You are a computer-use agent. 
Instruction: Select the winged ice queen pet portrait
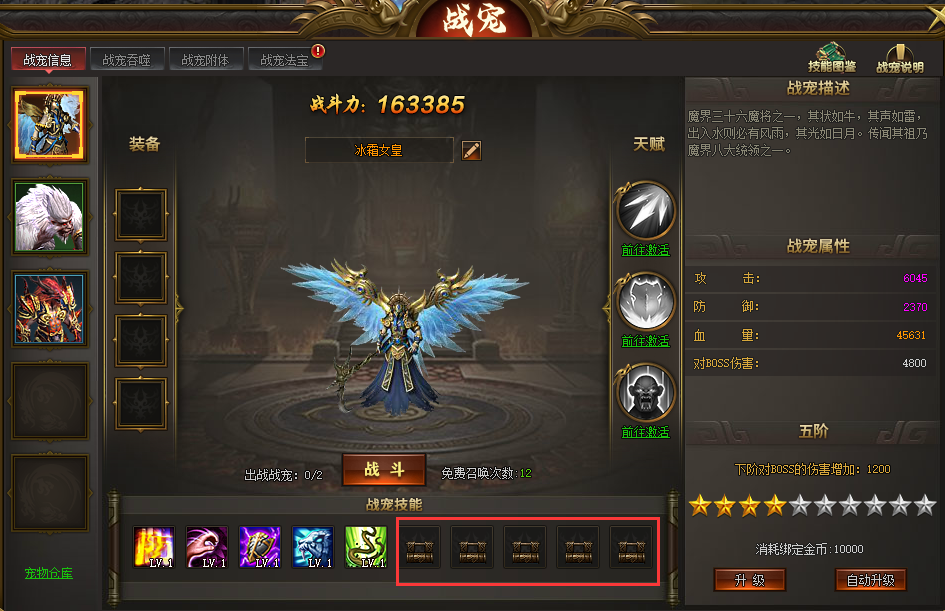tap(50, 124)
